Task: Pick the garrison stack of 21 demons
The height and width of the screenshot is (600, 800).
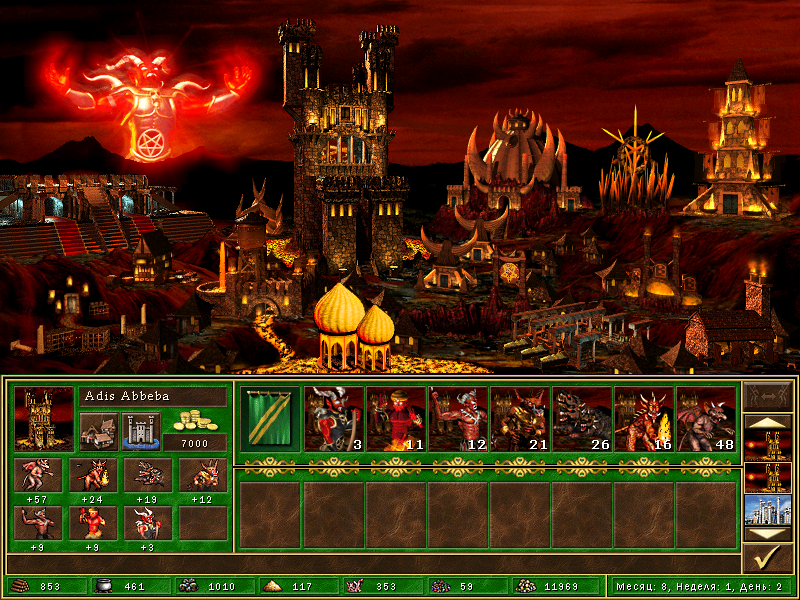Action: [x=520, y=419]
